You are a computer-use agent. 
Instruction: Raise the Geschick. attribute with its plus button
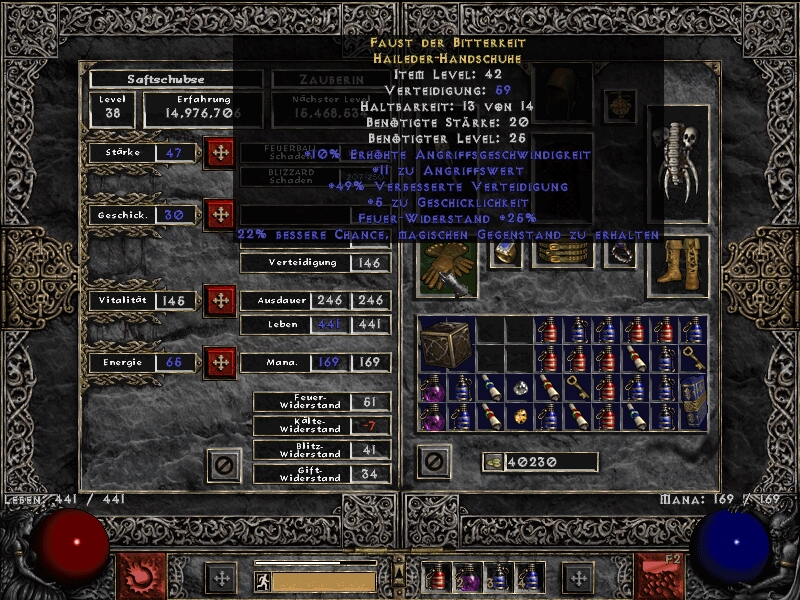219,214
